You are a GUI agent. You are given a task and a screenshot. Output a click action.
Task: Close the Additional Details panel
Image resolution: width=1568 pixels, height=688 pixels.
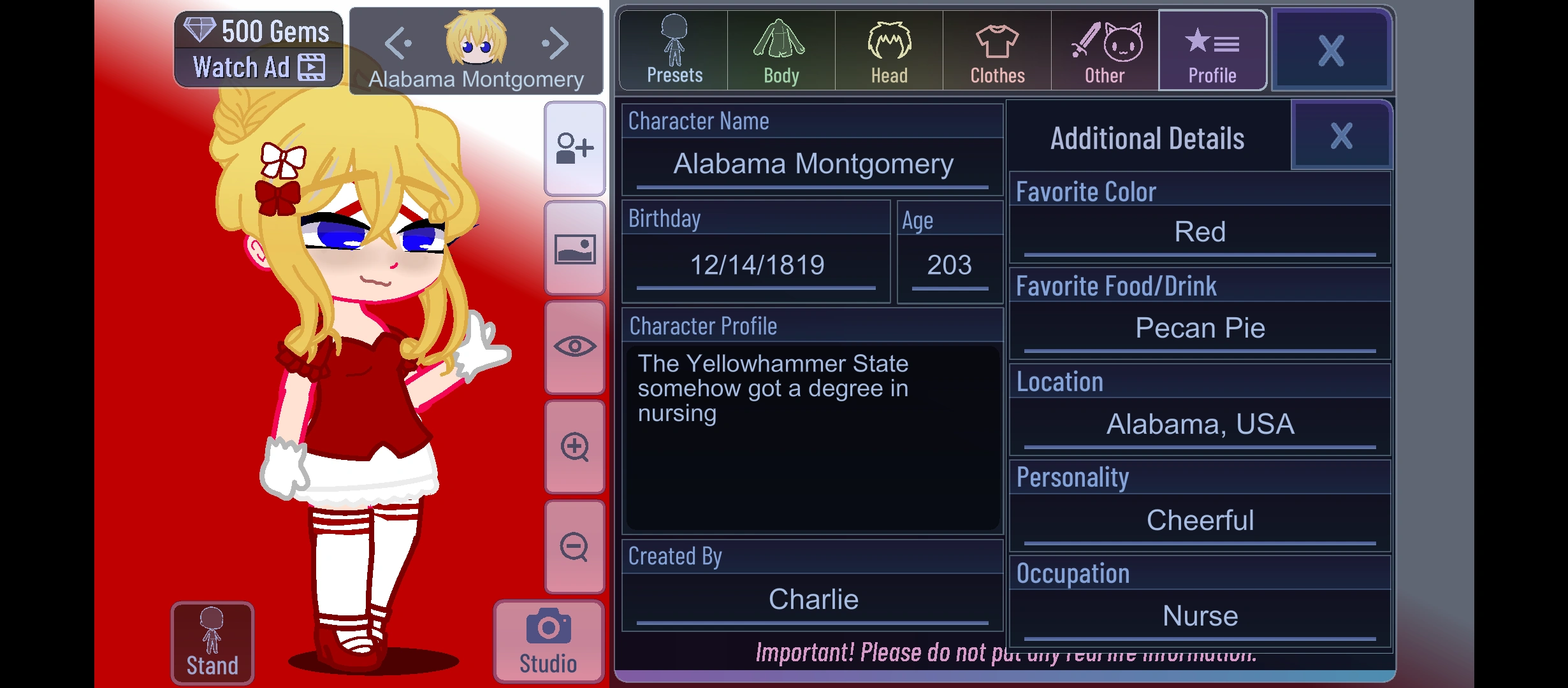coord(1340,135)
